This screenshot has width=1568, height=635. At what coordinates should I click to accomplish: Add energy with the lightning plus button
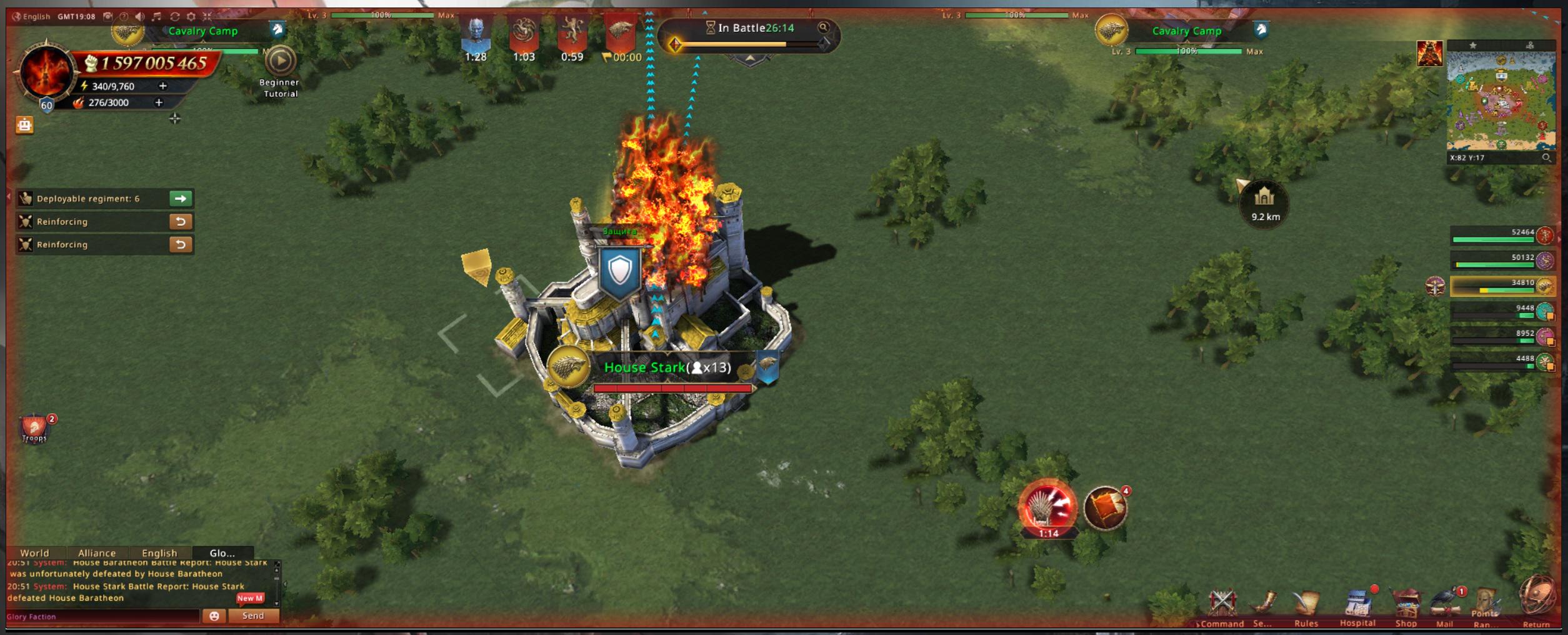(x=162, y=86)
